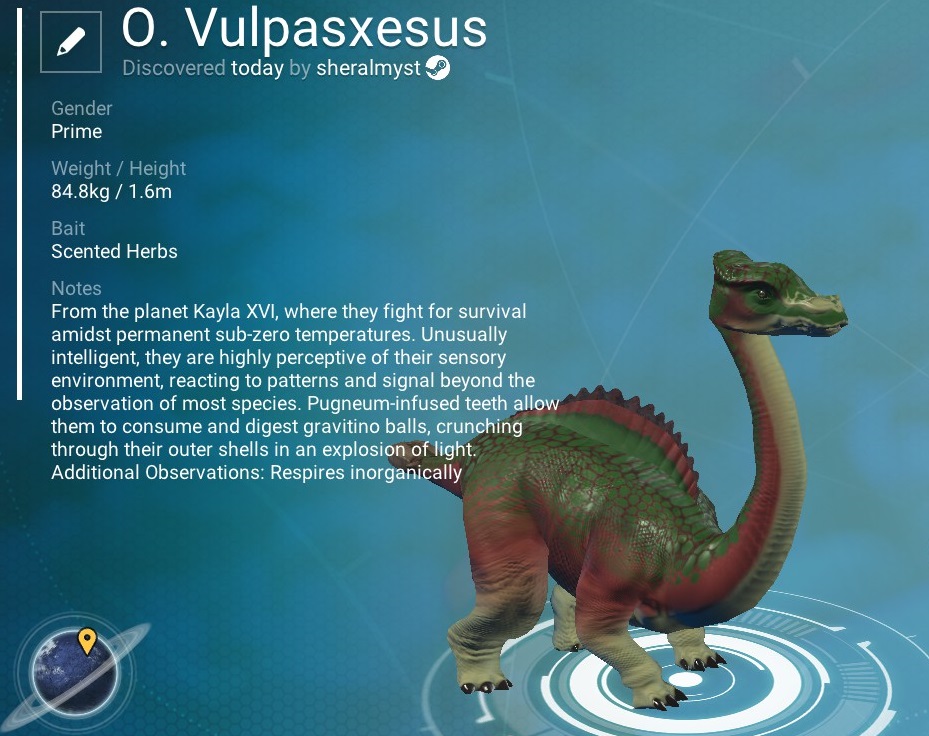Open the ringed planet icon
This screenshot has height=736, width=929.
tap(75, 671)
